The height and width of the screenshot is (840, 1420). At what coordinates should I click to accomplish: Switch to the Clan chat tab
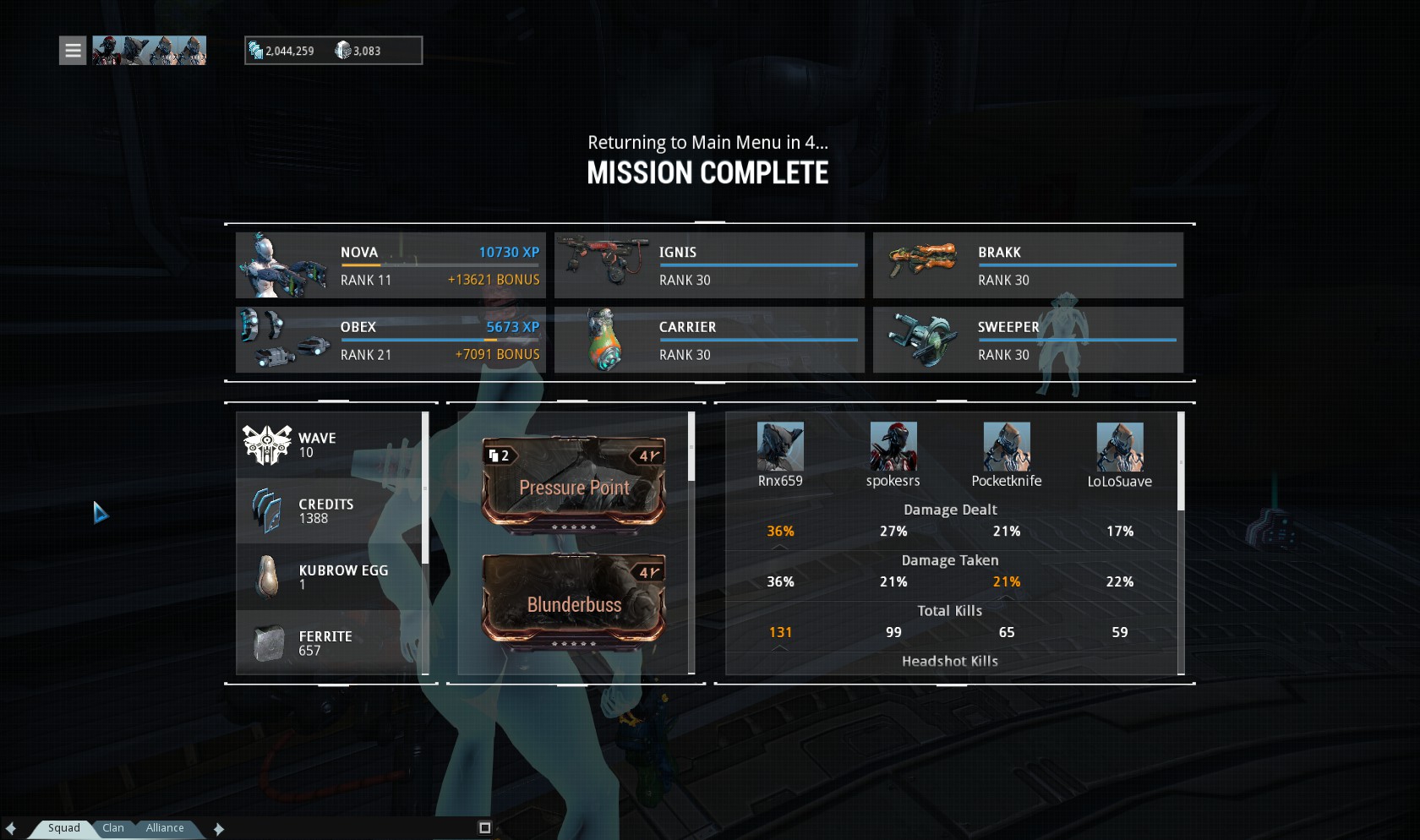(x=113, y=828)
